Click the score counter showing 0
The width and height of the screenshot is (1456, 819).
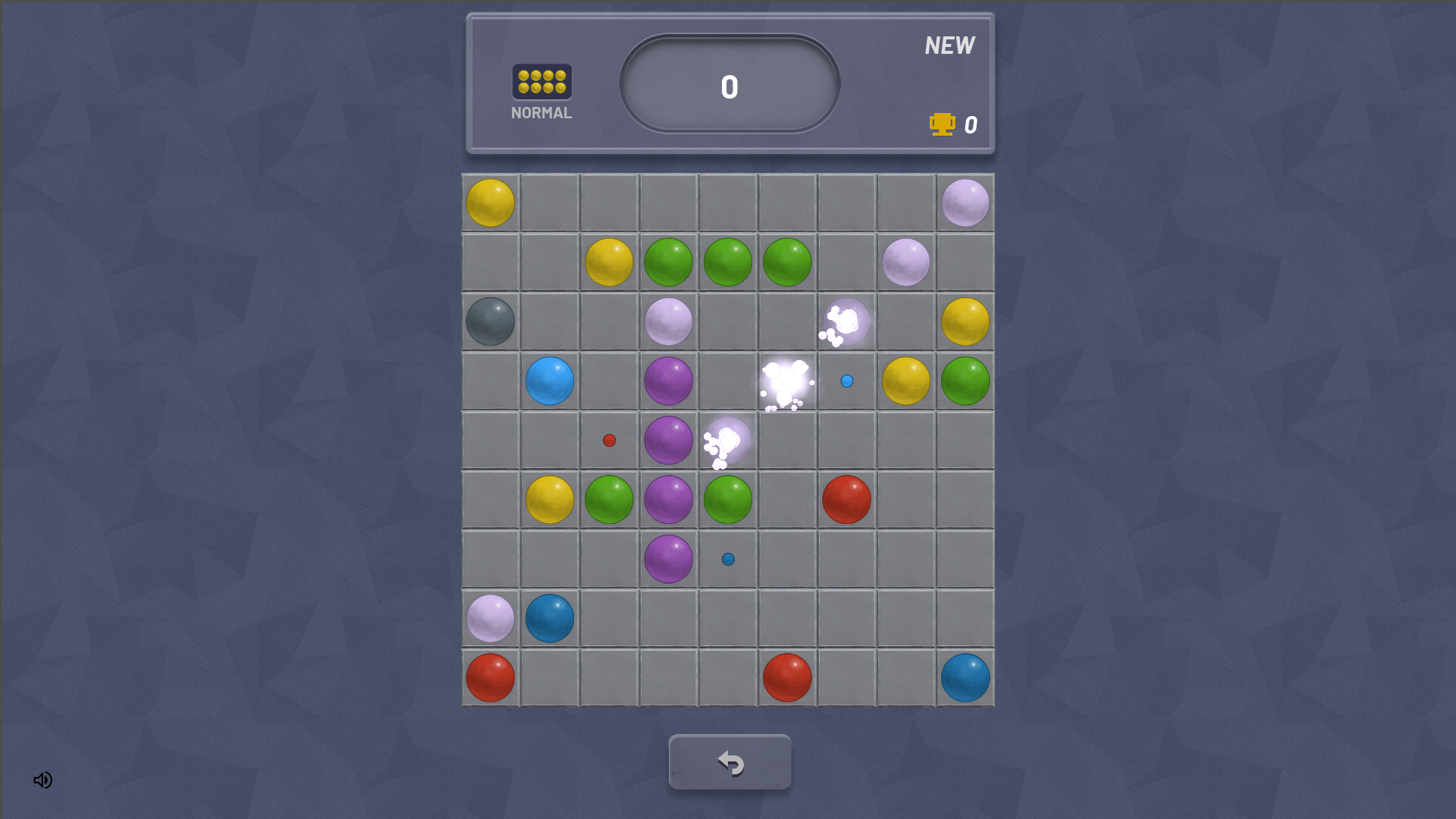tap(729, 86)
